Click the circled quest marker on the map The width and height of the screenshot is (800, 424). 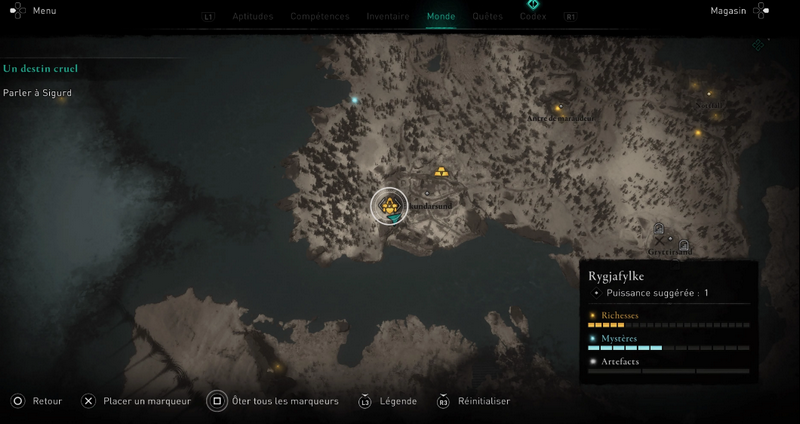pos(389,206)
